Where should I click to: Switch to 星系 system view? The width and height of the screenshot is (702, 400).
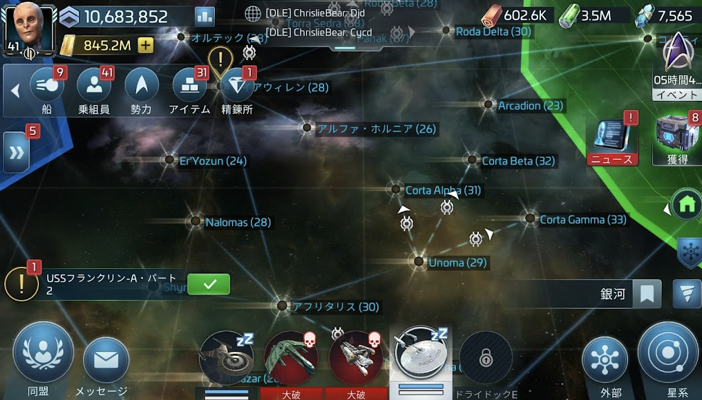(667, 359)
